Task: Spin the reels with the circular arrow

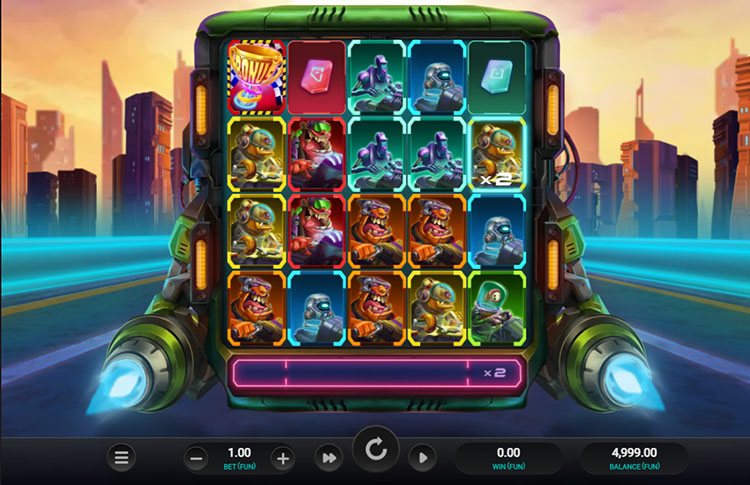Action: [x=376, y=451]
